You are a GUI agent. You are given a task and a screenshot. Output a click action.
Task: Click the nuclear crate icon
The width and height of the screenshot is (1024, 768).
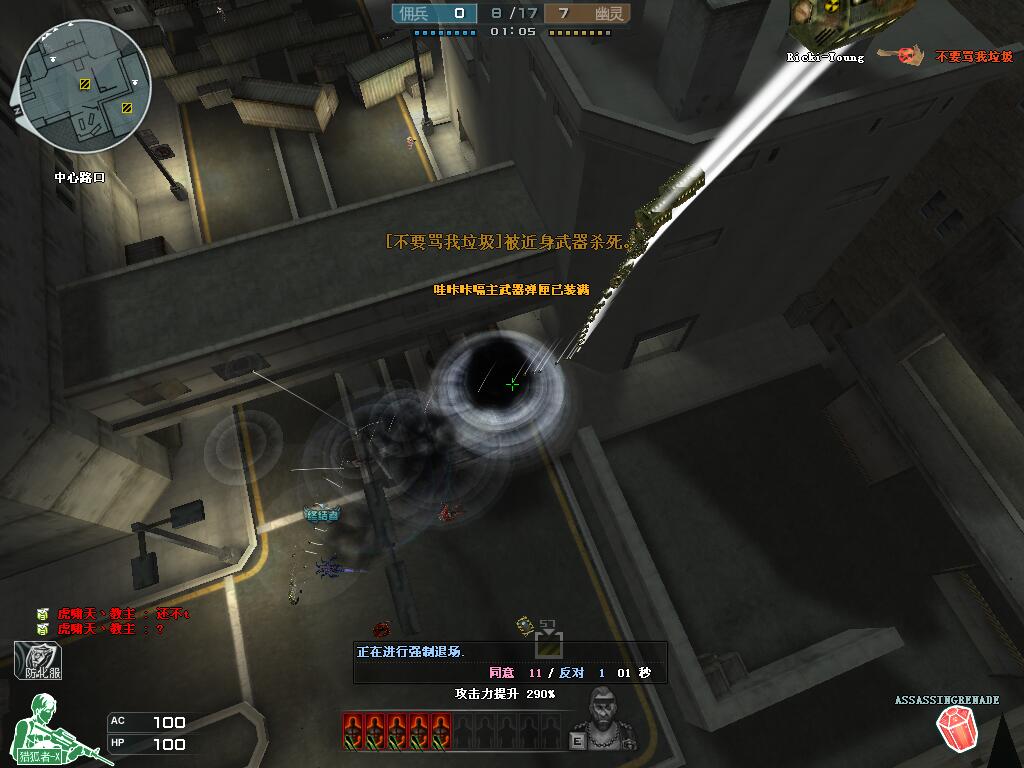pyautogui.click(x=832, y=20)
